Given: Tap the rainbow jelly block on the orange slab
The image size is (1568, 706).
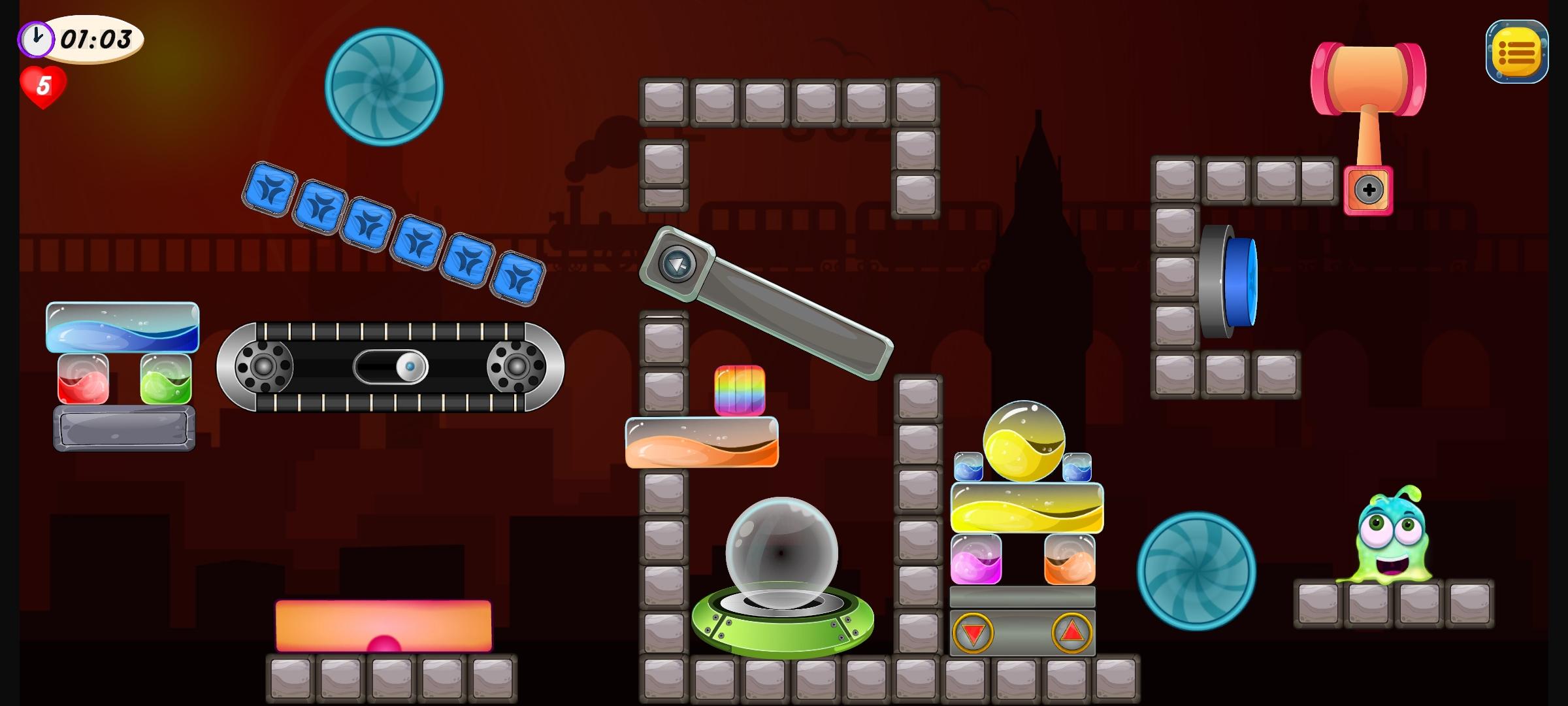Looking at the screenshot, I should [x=740, y=391].
